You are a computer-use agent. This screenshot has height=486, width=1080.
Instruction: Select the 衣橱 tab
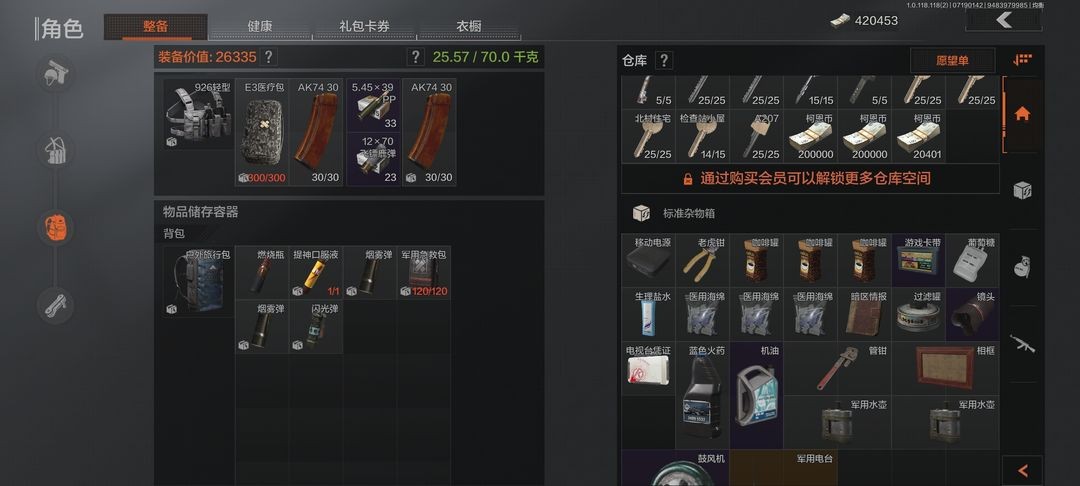[468, 27]
